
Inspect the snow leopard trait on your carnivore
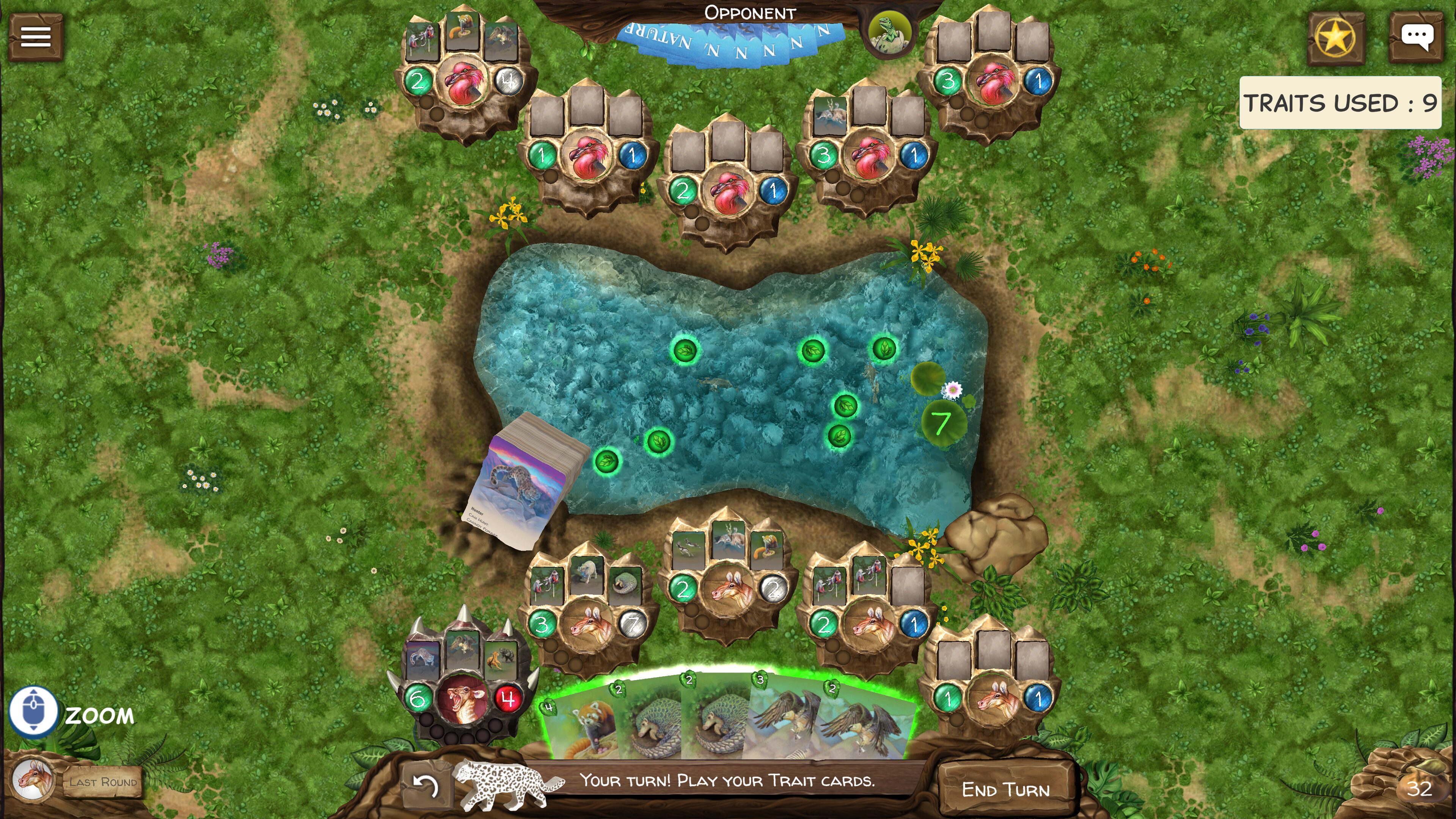(x=423, y=659)
